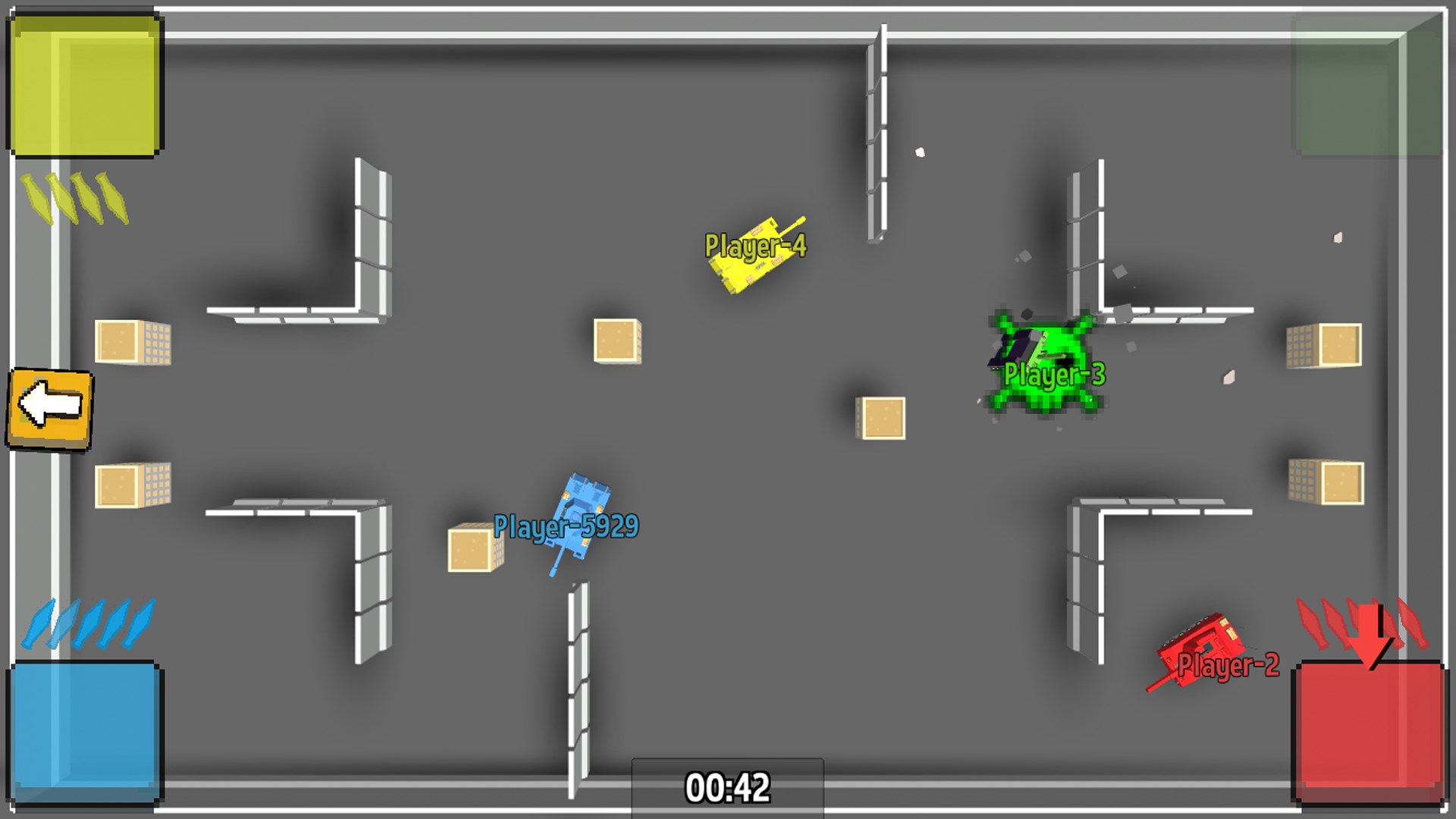Click the orange left arrow icon
This screenshot has width=1456, height=819.
point(49,407)
